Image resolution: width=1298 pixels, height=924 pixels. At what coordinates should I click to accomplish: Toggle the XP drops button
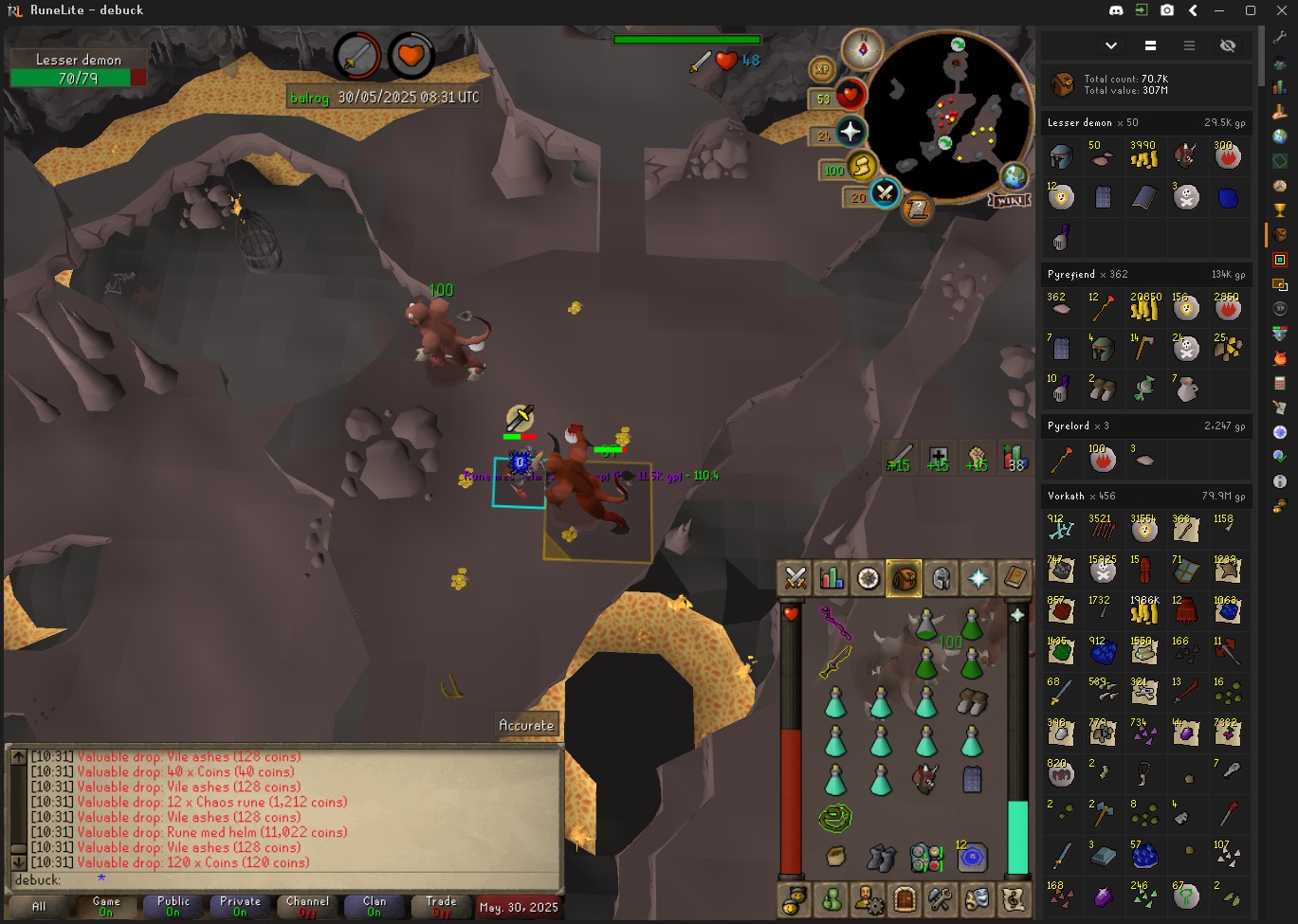point(821,69)
